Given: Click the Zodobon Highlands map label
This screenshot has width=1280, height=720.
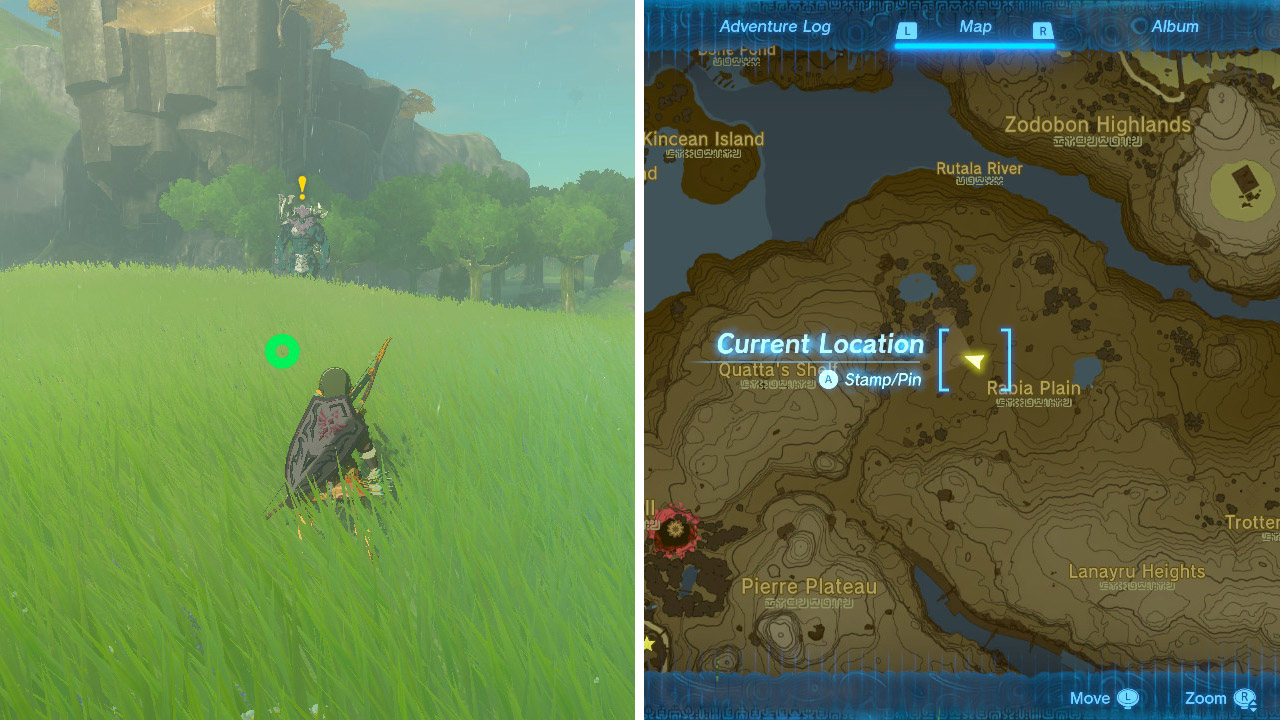Looking at the screenshot, I should 1096,125.
